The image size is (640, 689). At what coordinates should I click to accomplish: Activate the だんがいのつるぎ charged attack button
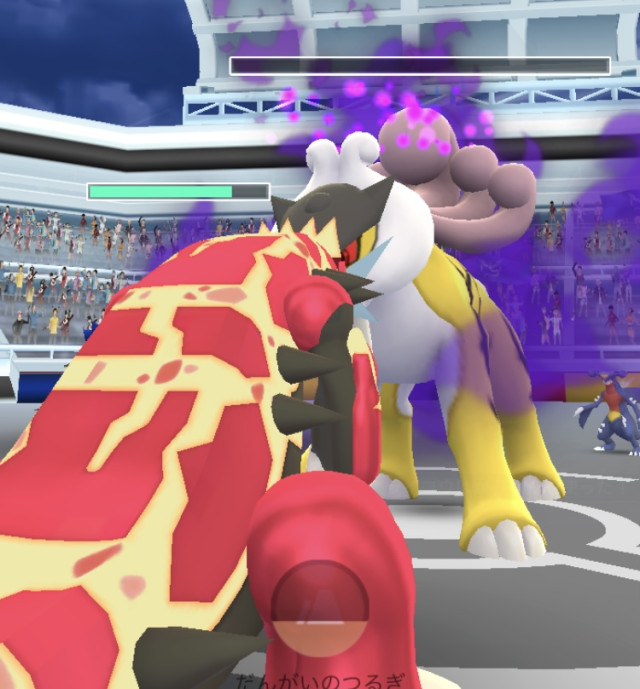[x=320, y=607]
